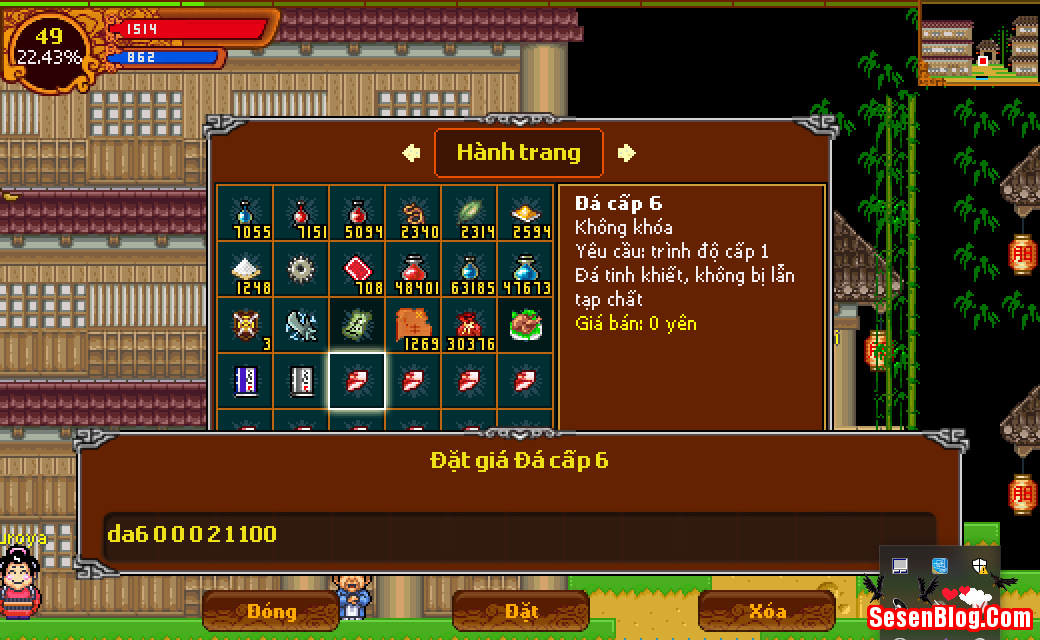
Task: Select the orange map scroll with 1269
Action: [413, 326]
